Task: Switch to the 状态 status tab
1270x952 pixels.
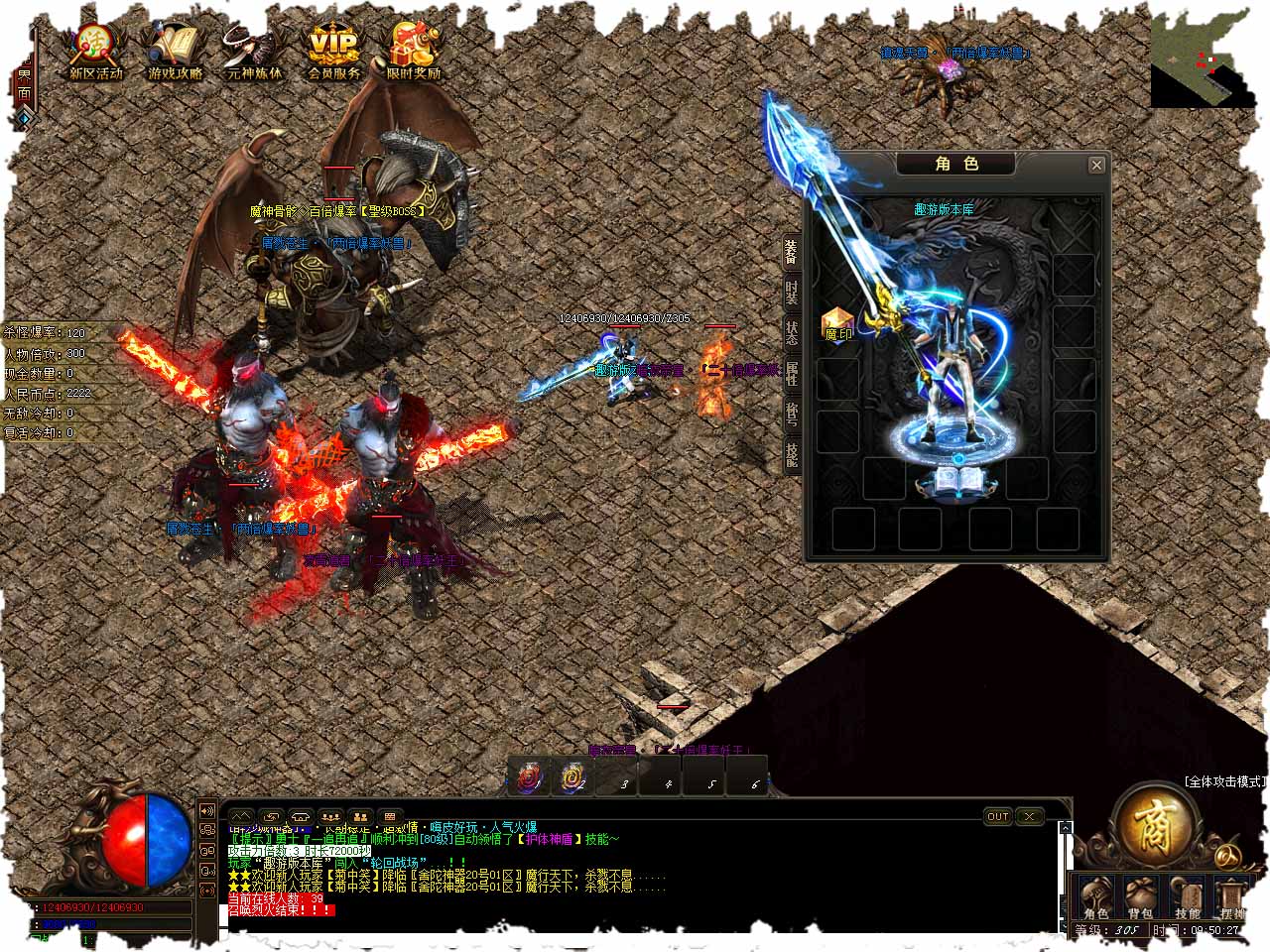Action: (x=792, y=333)
